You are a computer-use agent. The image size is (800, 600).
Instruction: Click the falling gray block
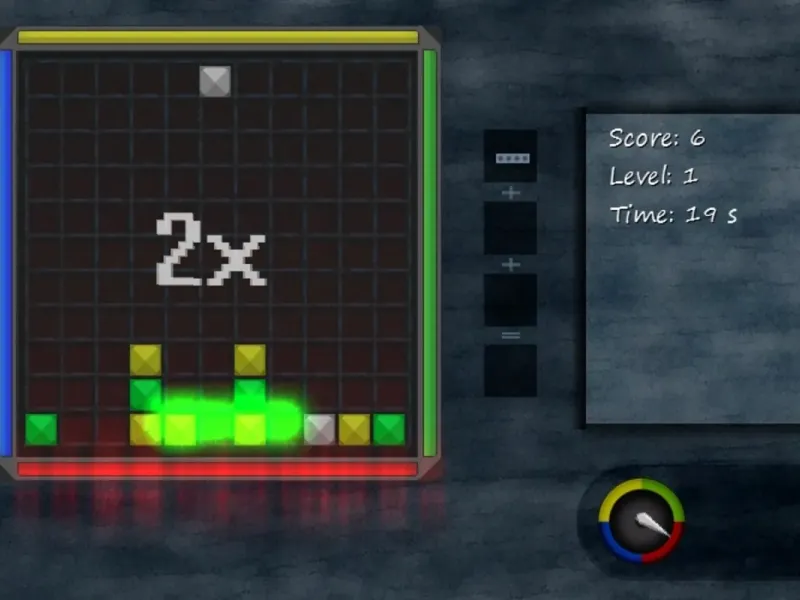point(215,81)
